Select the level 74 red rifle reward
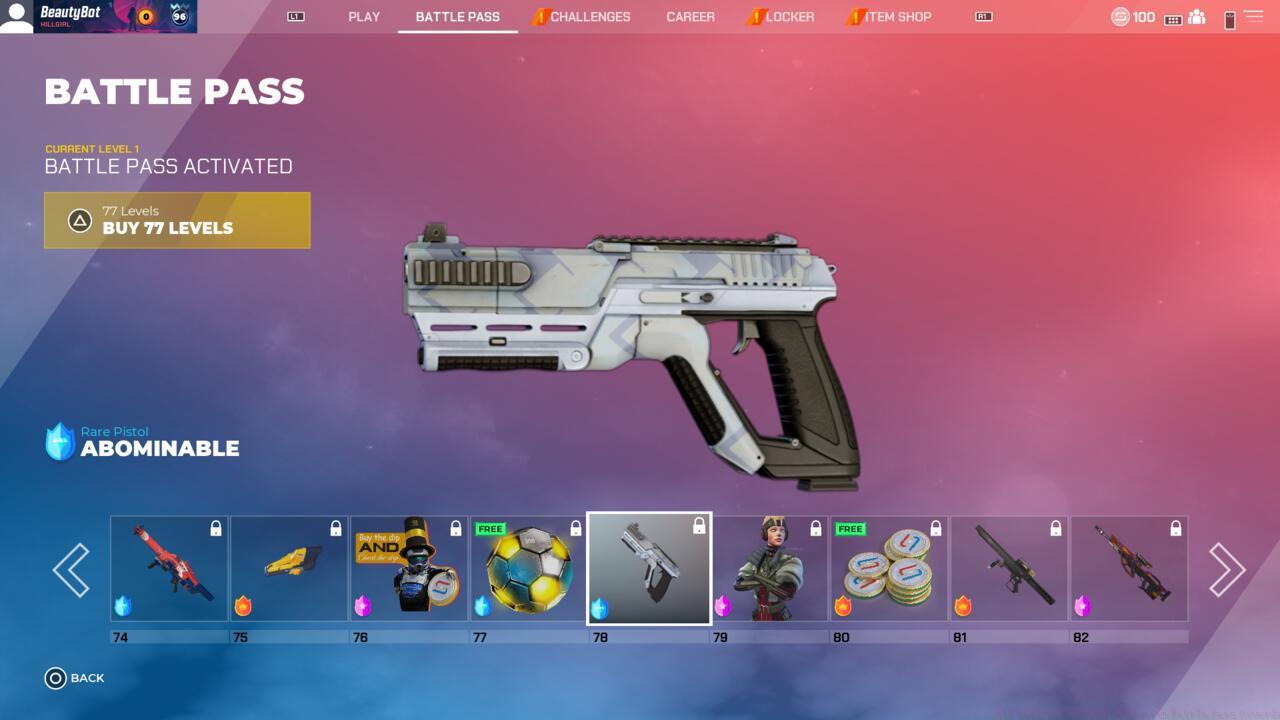The width and height of the screenshot is (1280, 720). click(x=169, y=569)
